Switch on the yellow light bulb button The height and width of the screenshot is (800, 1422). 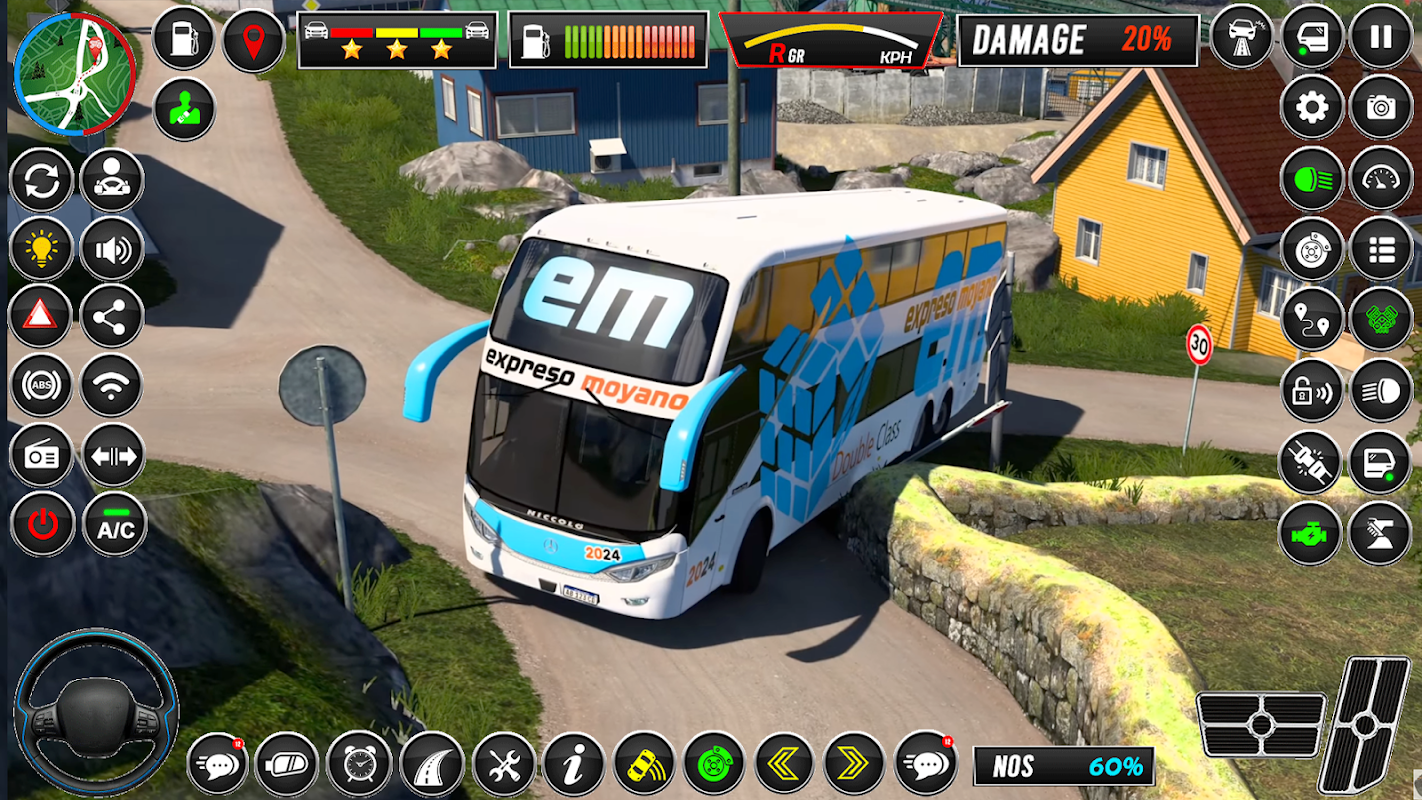41,248
